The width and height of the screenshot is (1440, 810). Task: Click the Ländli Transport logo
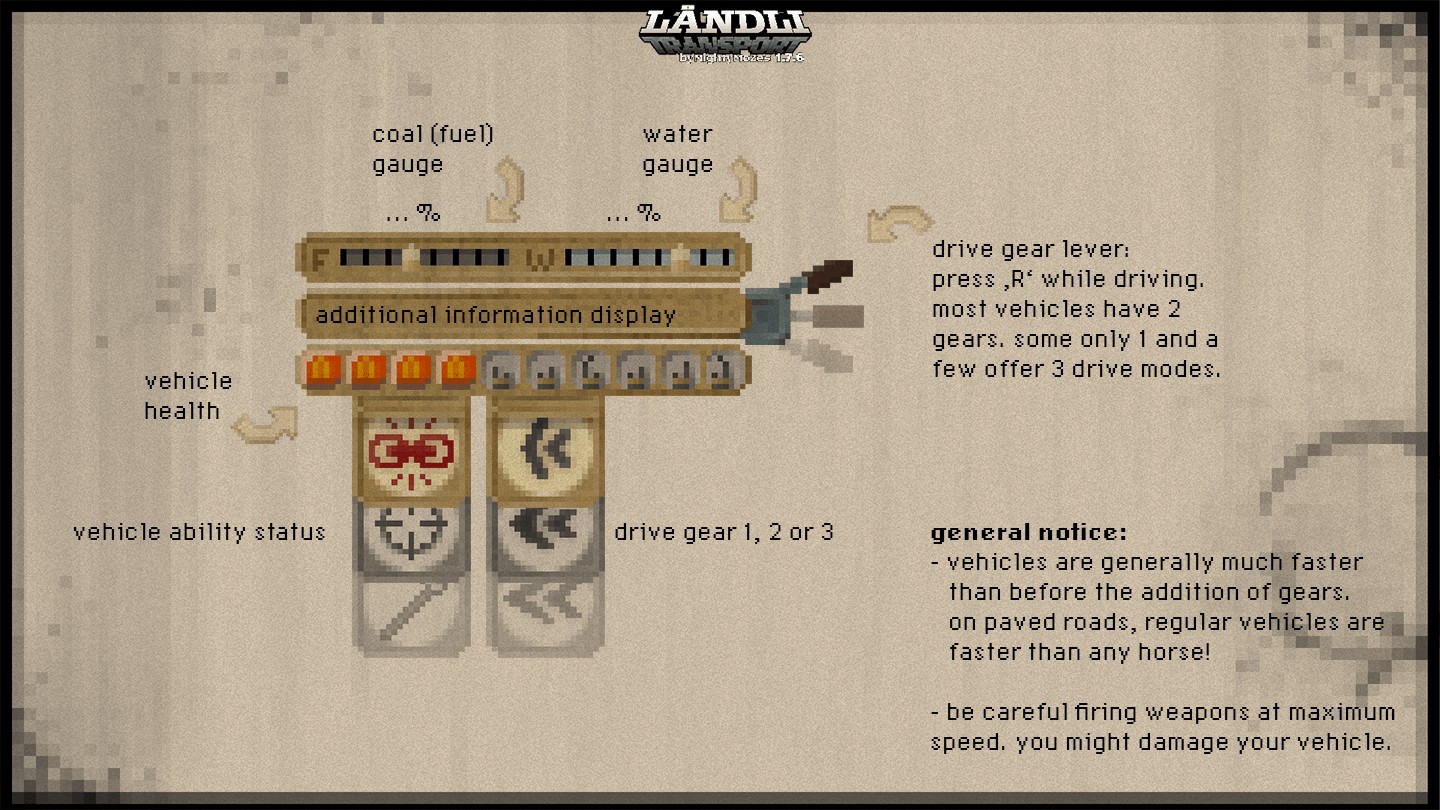coord(724,35)
